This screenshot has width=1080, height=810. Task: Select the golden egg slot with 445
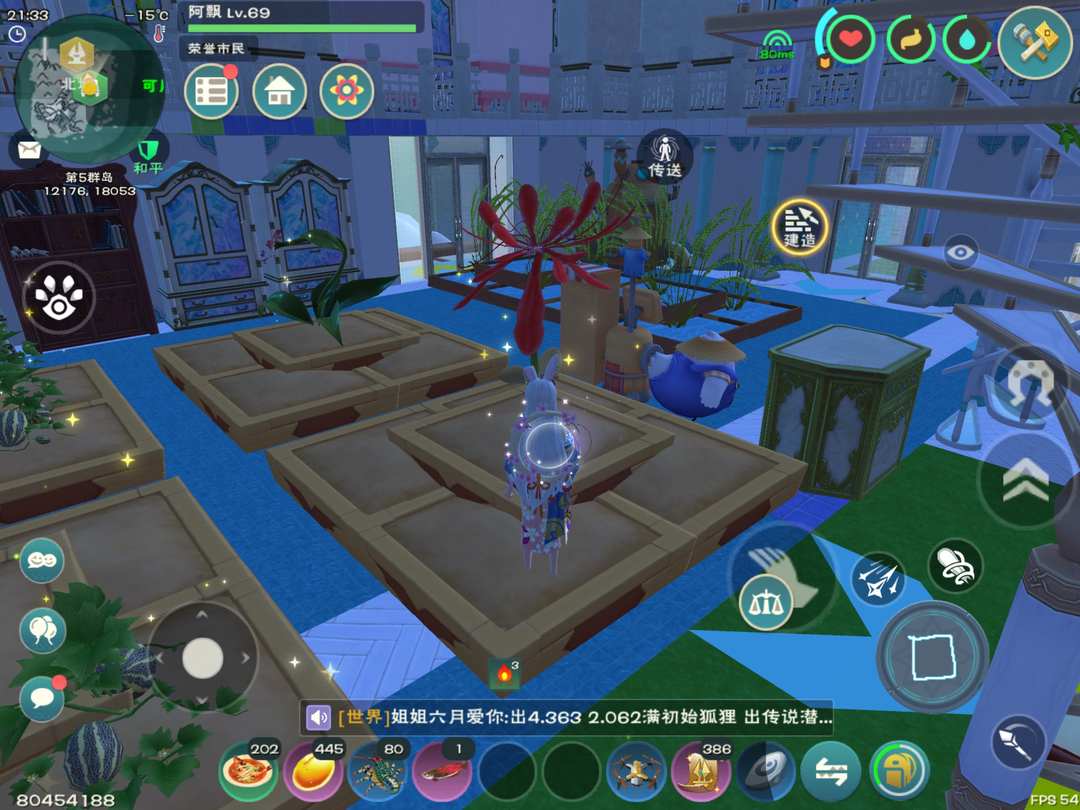tap(313, 771)
